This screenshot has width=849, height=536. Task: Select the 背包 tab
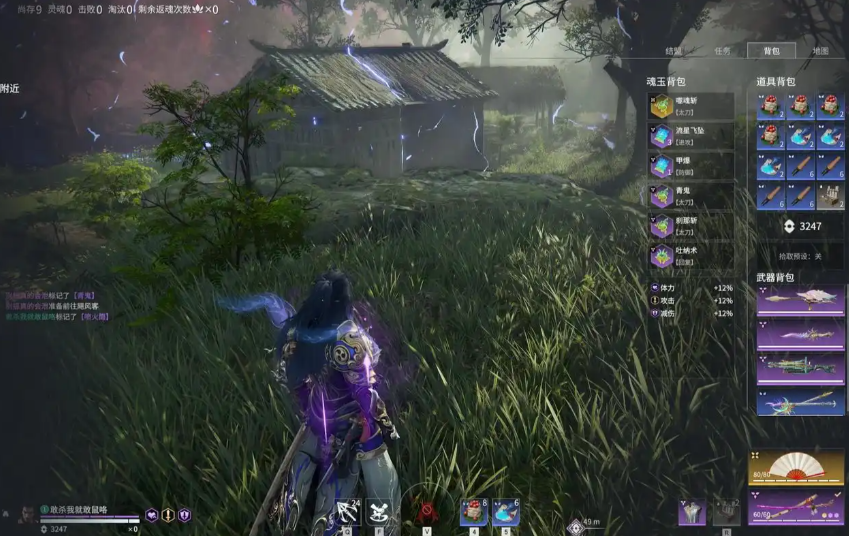point(770,50)
